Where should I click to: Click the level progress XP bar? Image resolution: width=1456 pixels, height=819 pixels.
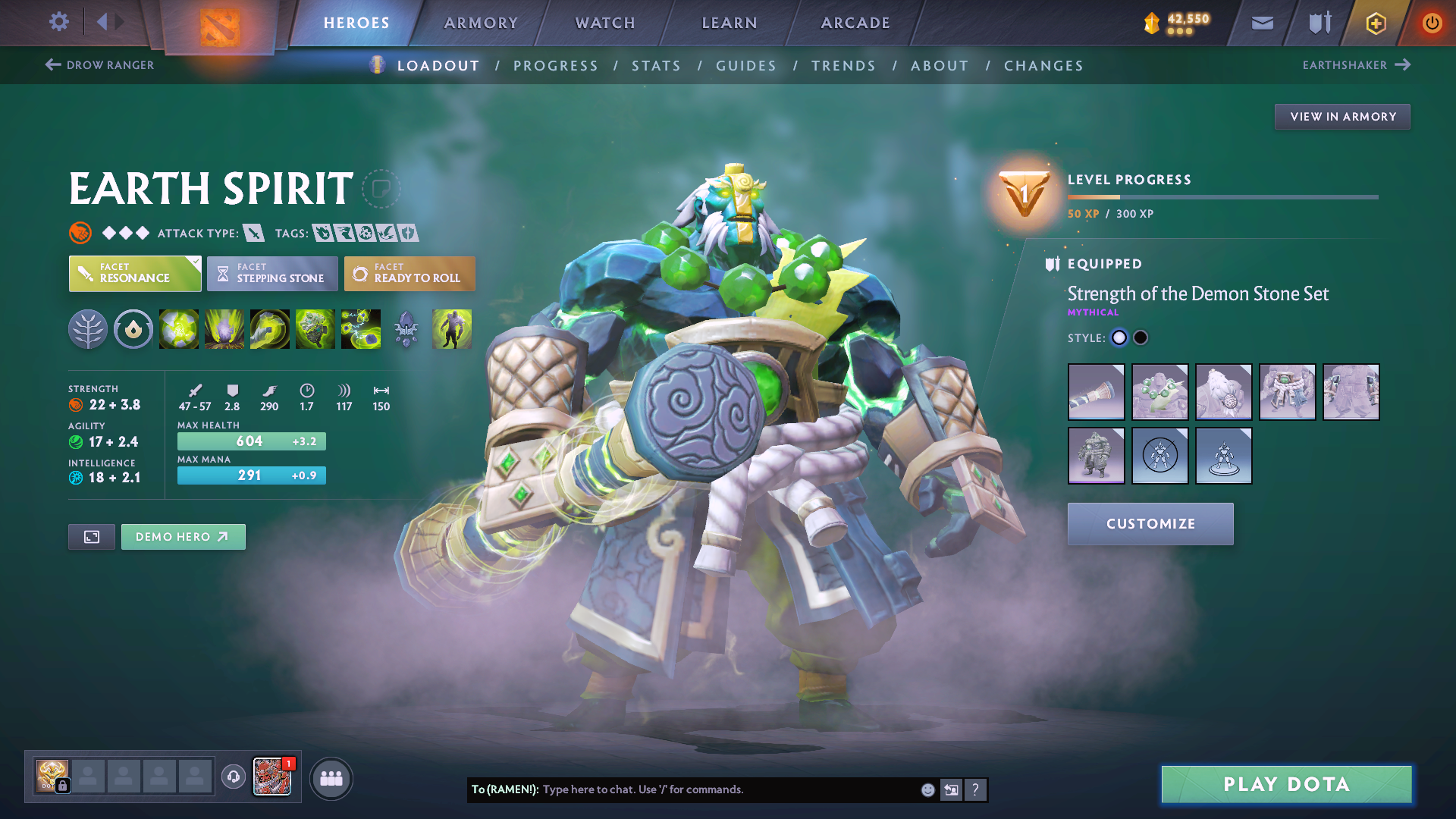click(x=1223, y=196)
